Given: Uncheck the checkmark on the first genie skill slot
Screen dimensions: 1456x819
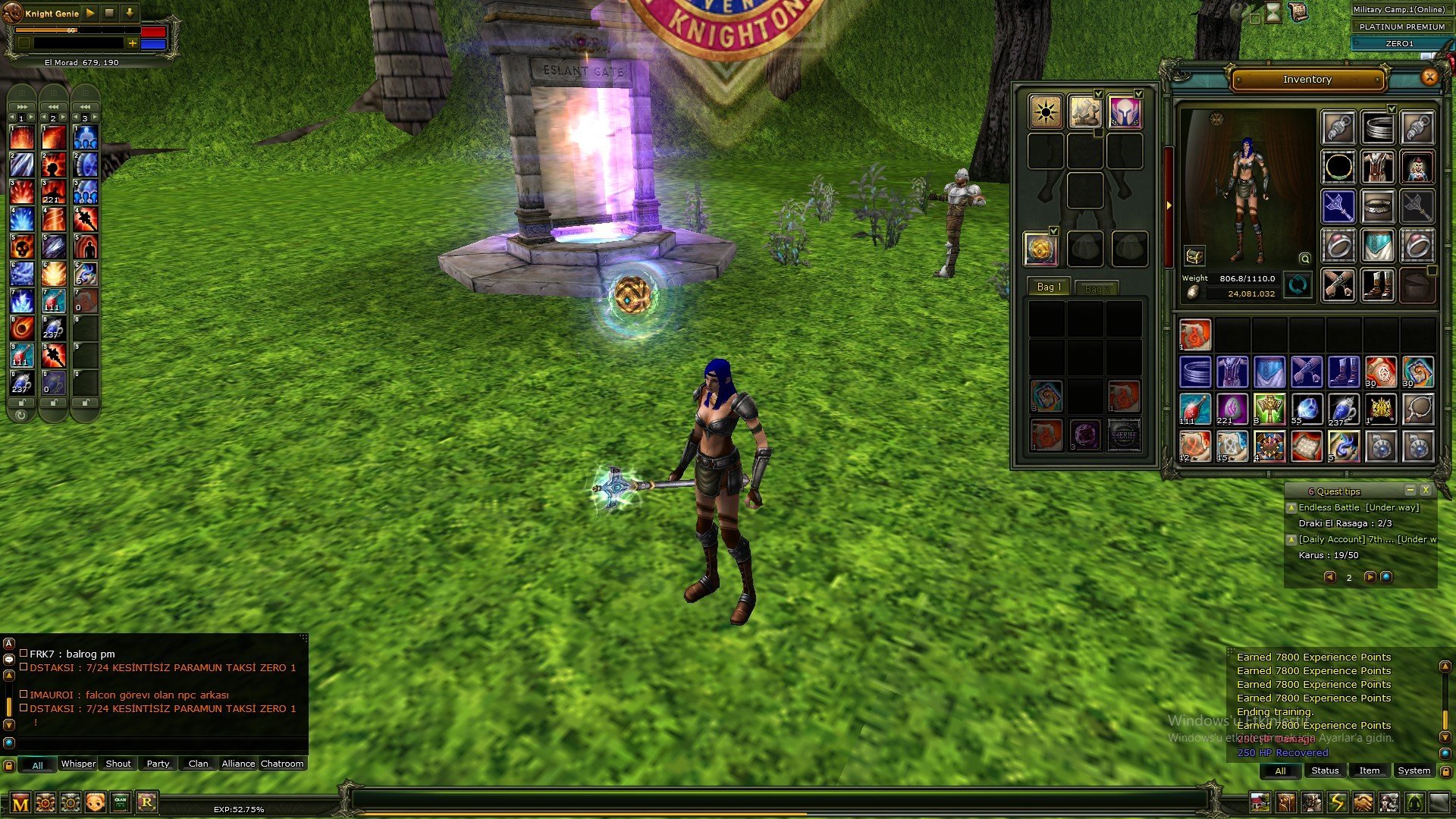Looking at the screenshot, I should 1098,94.
